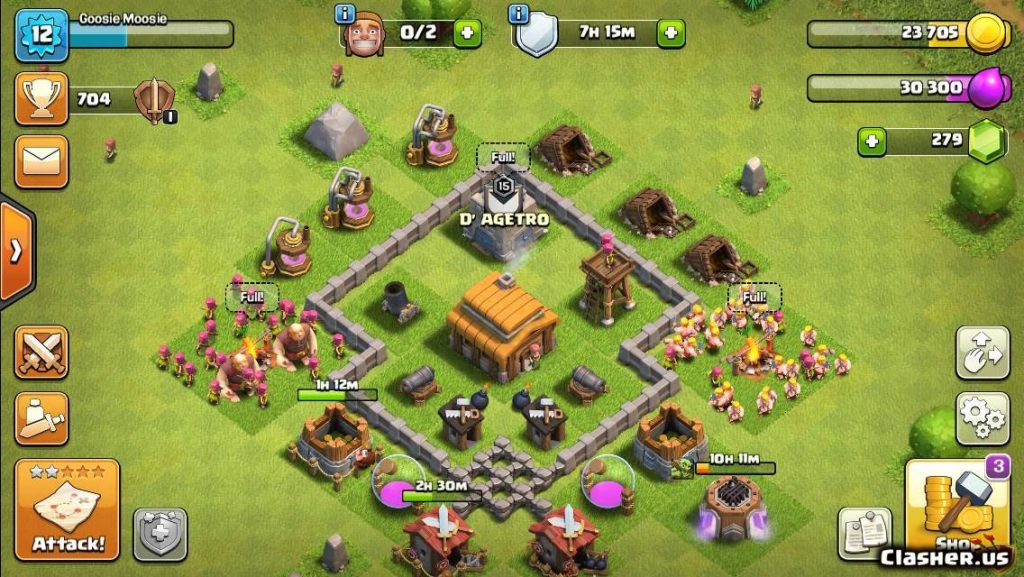Open the league badge next to trophies
The image size is (1024, 577).
click(x=155, y=98)
